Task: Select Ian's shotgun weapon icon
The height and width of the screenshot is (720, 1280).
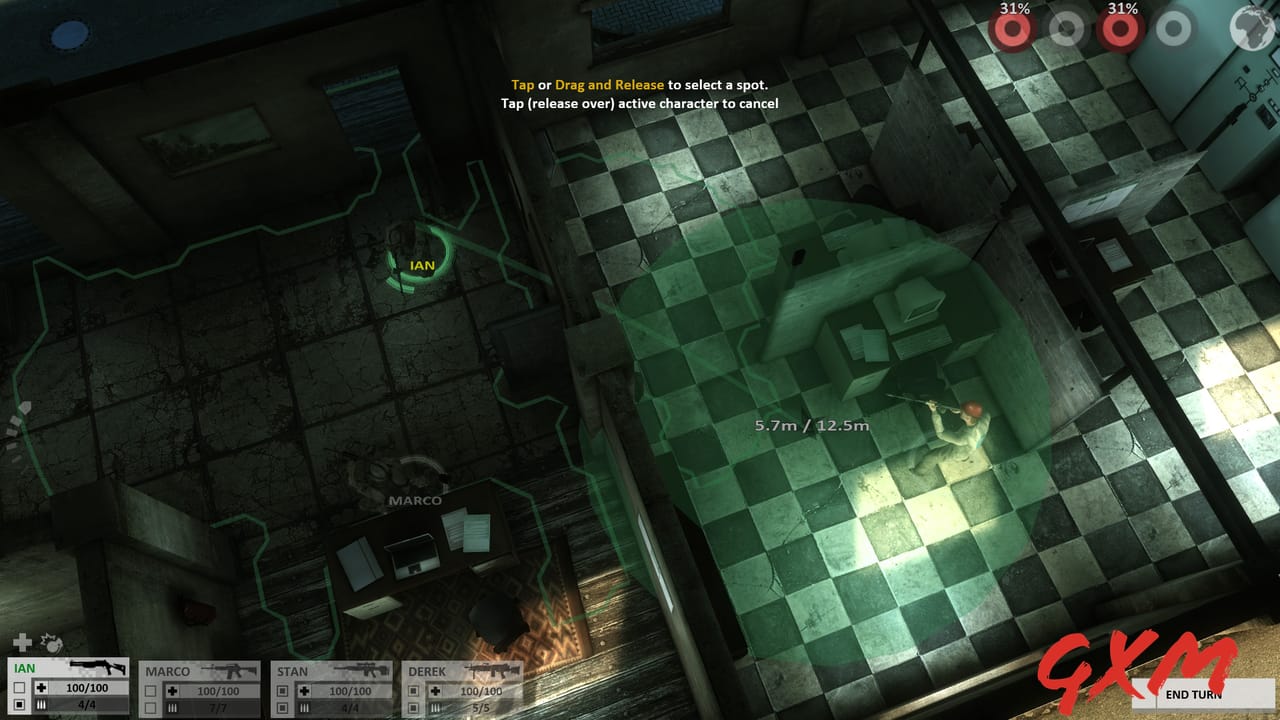Action: click(x=96, y=668)
